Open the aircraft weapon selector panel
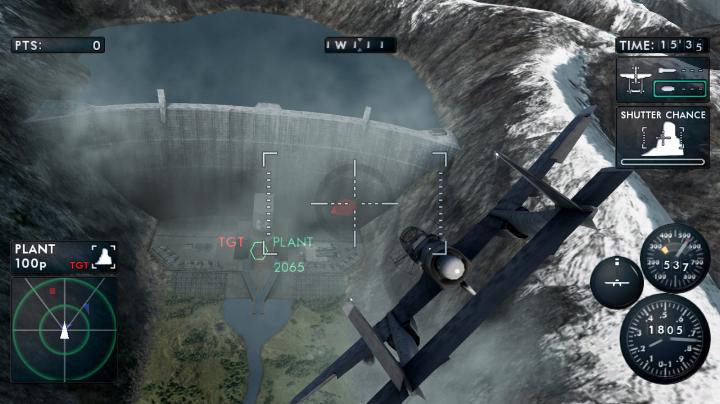 tap(663, 78)
